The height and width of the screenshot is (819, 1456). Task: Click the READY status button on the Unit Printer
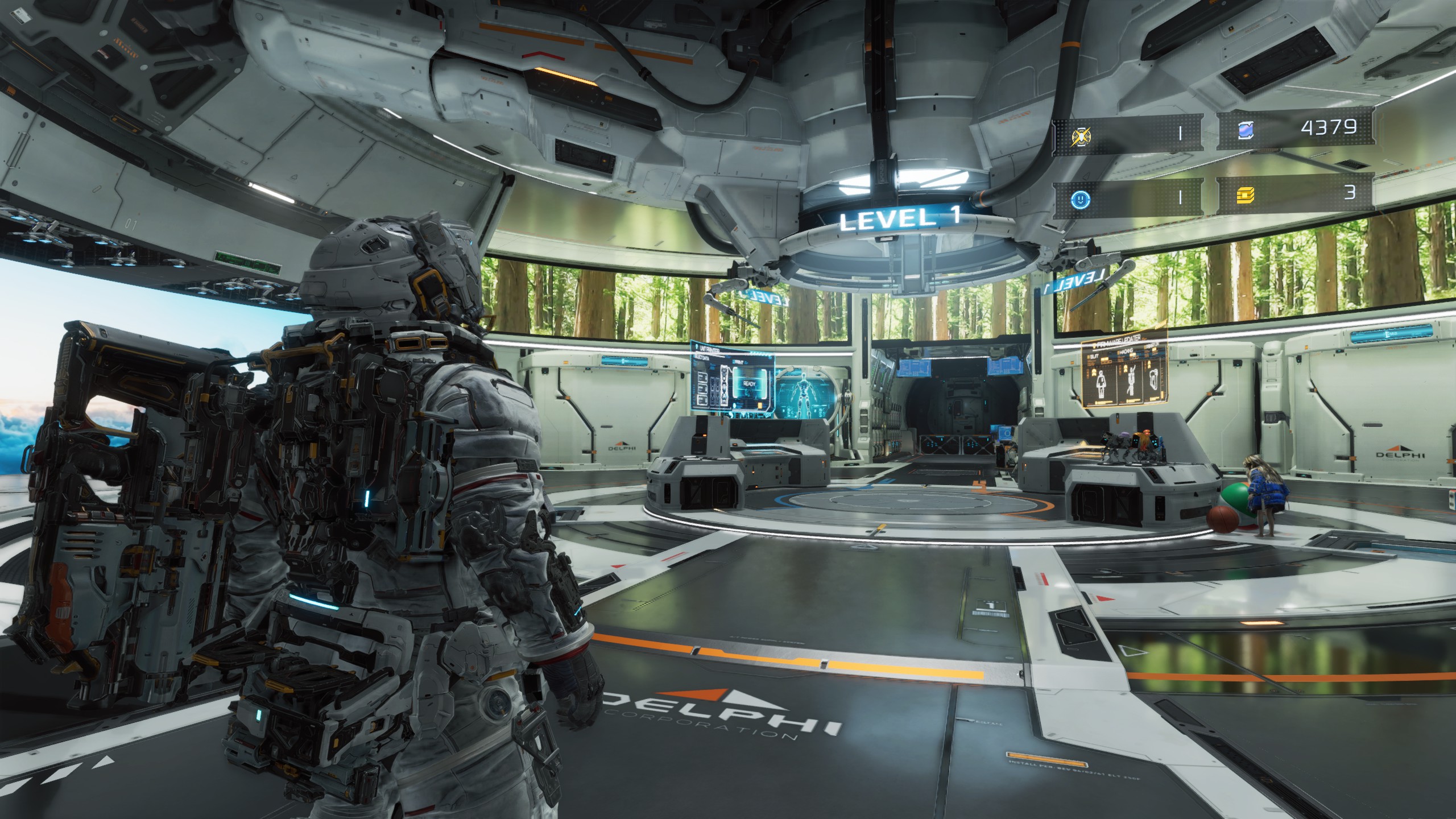pyautogui.click(x=750, y=384)
